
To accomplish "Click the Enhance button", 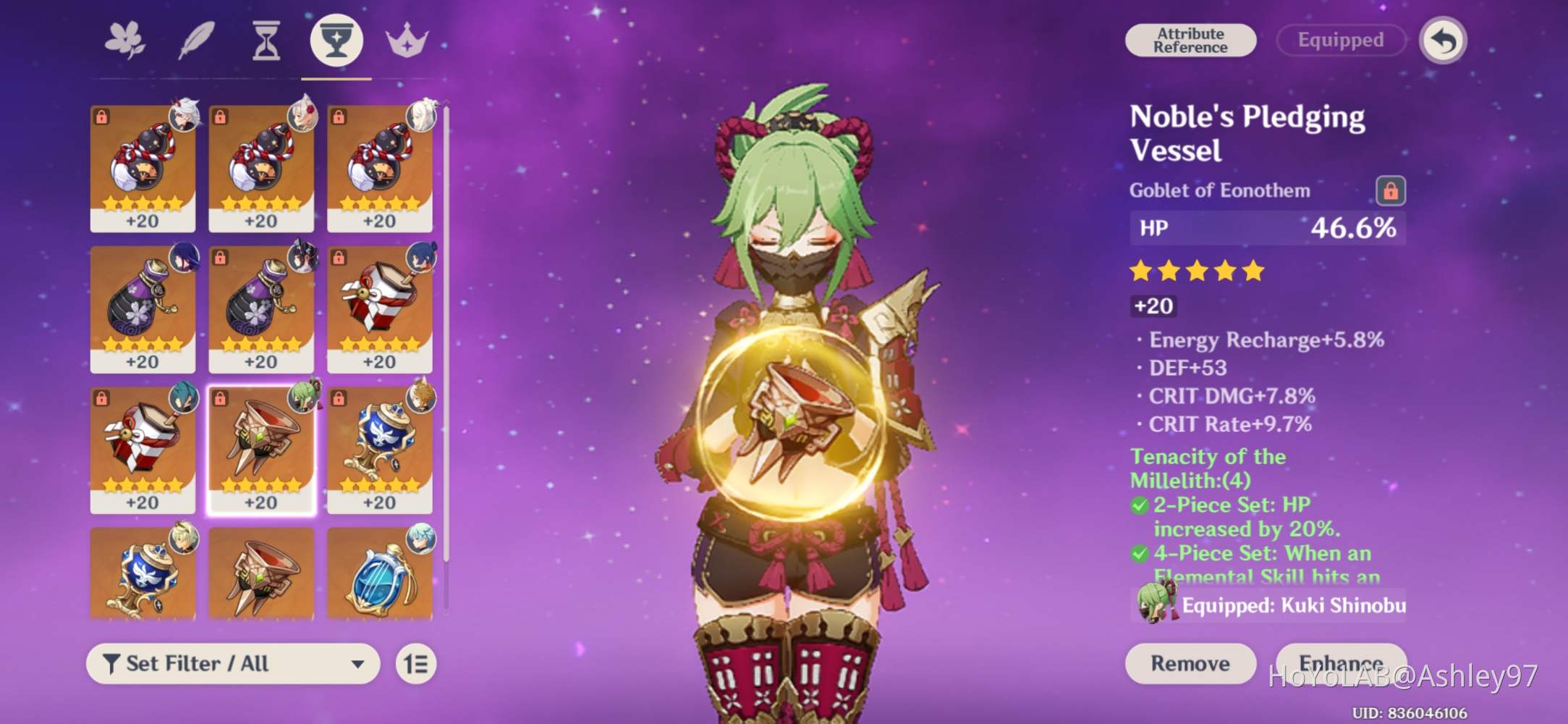I will 1342,663.
